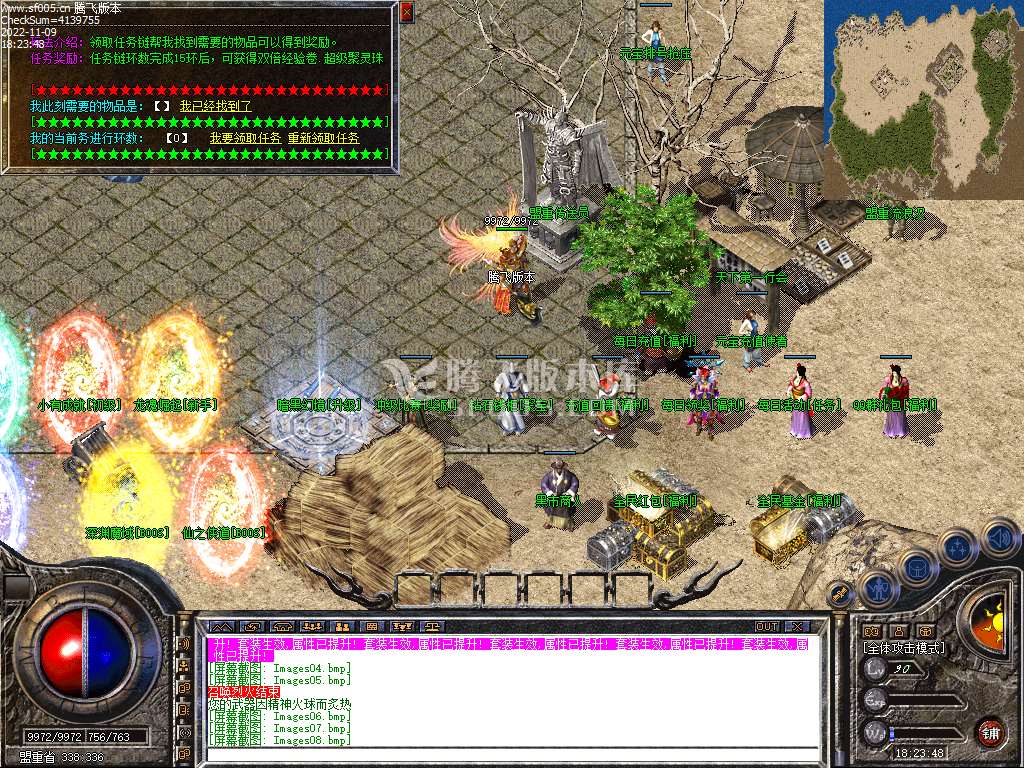This screenshot has width=1024, height=768.
Task: Open the red 铺 shop button
Action: (x=990, y=732)
